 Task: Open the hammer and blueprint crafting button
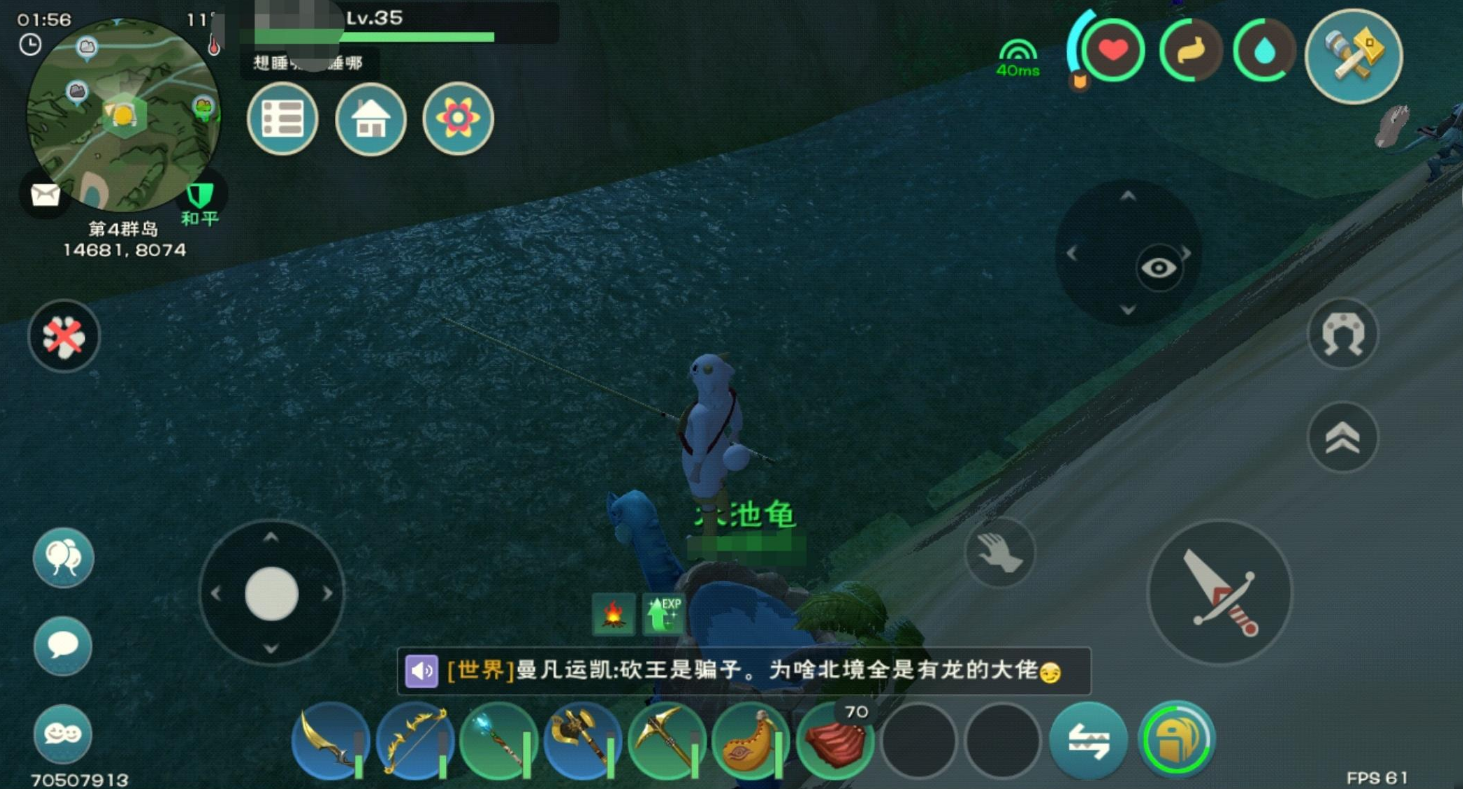point(1353,56)
